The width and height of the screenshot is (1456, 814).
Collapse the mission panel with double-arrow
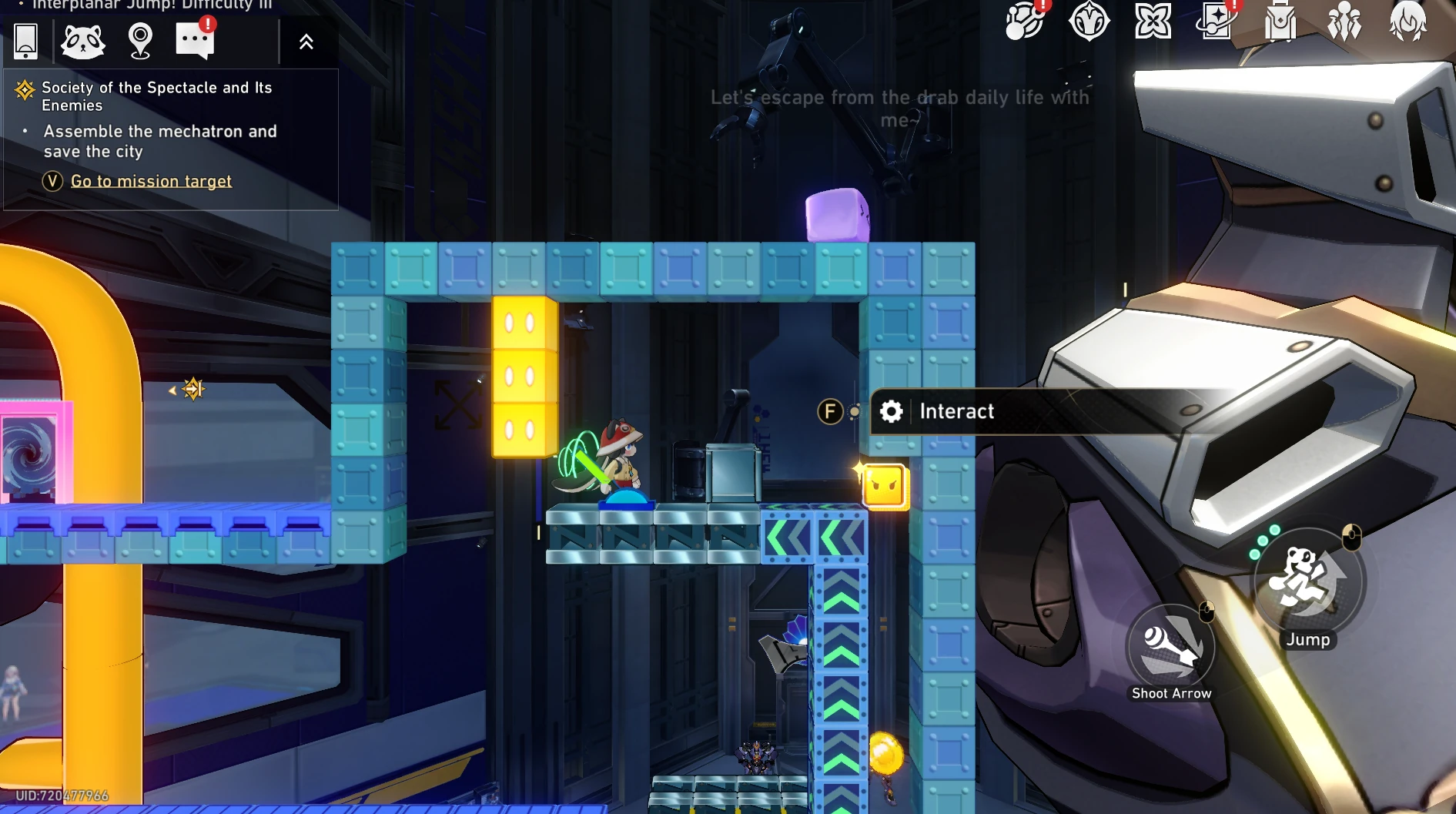[x=306, y=42]
